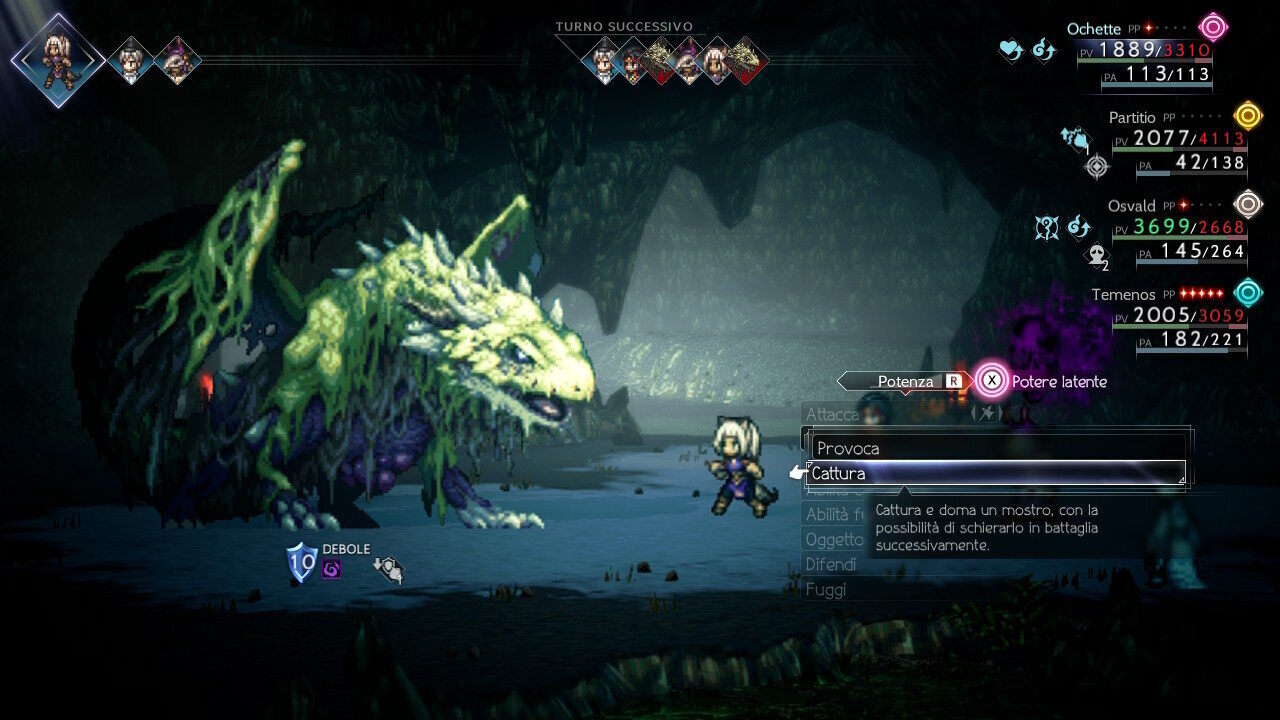
Task: Select the Potenza boost selector
Action: (905, 381)
